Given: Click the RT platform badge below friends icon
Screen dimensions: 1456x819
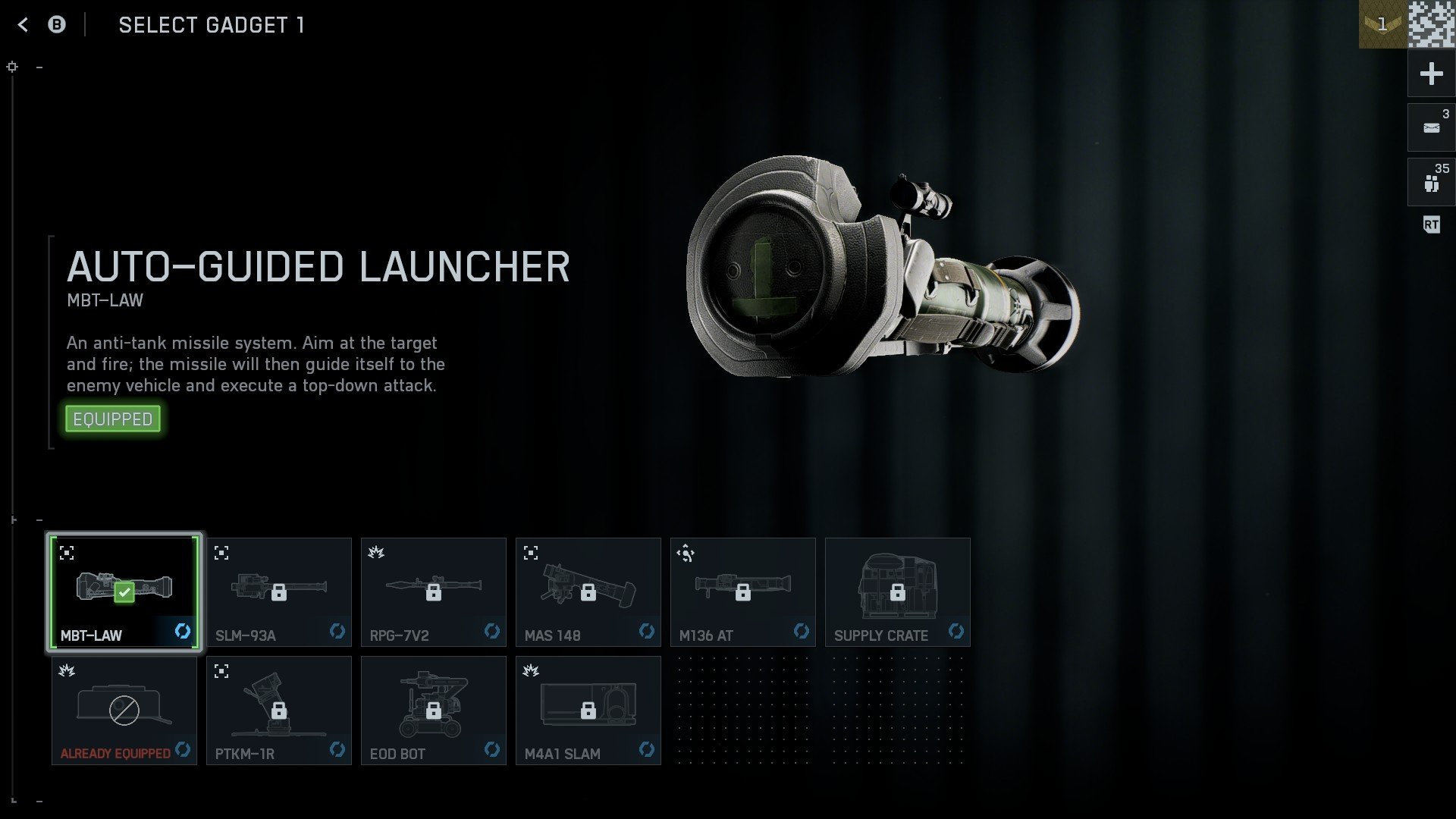Looking at the screenshot, I should pyautogui.click(x=1431, y=224).
